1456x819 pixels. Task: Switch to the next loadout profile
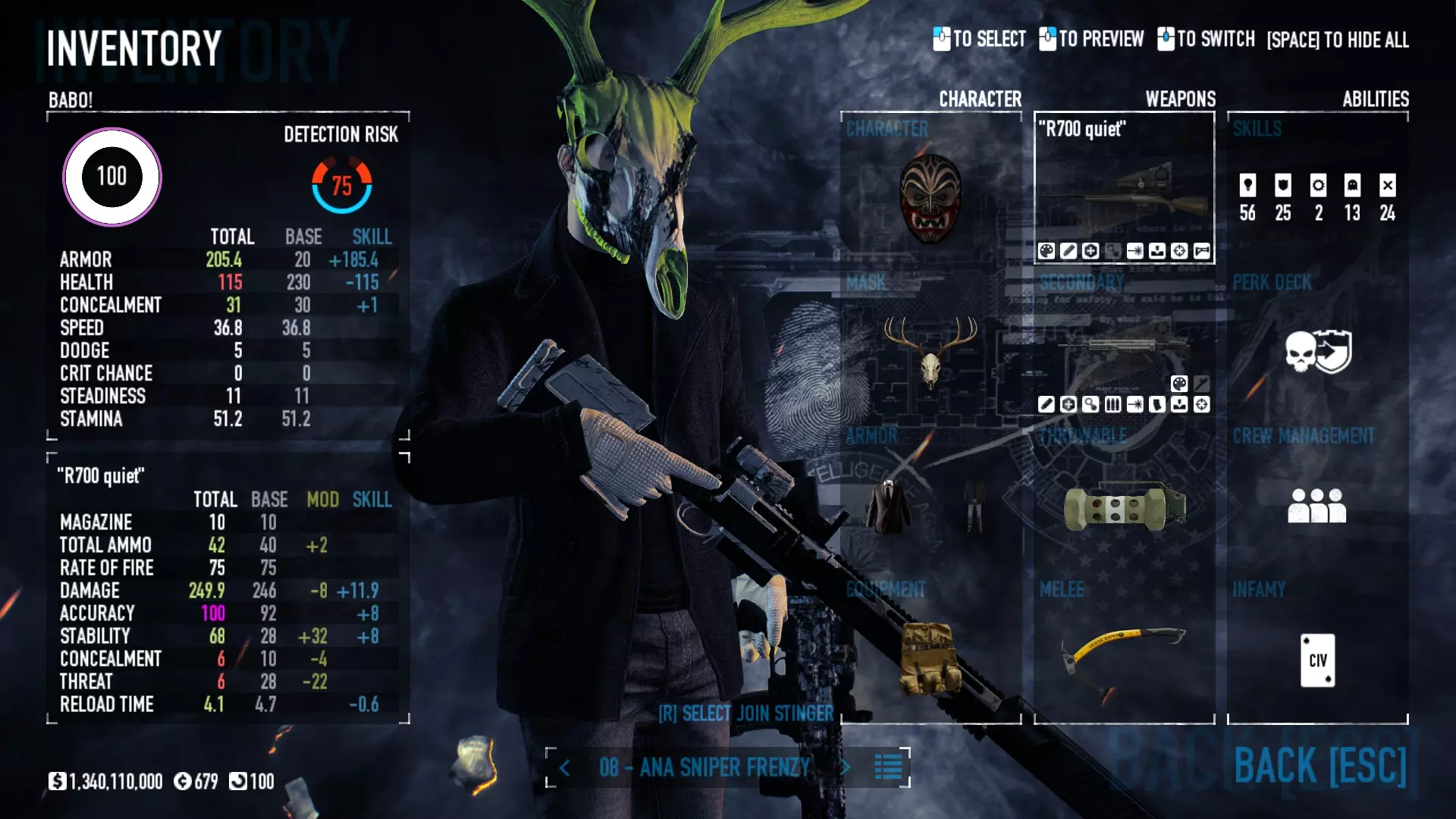pos(846,767)
